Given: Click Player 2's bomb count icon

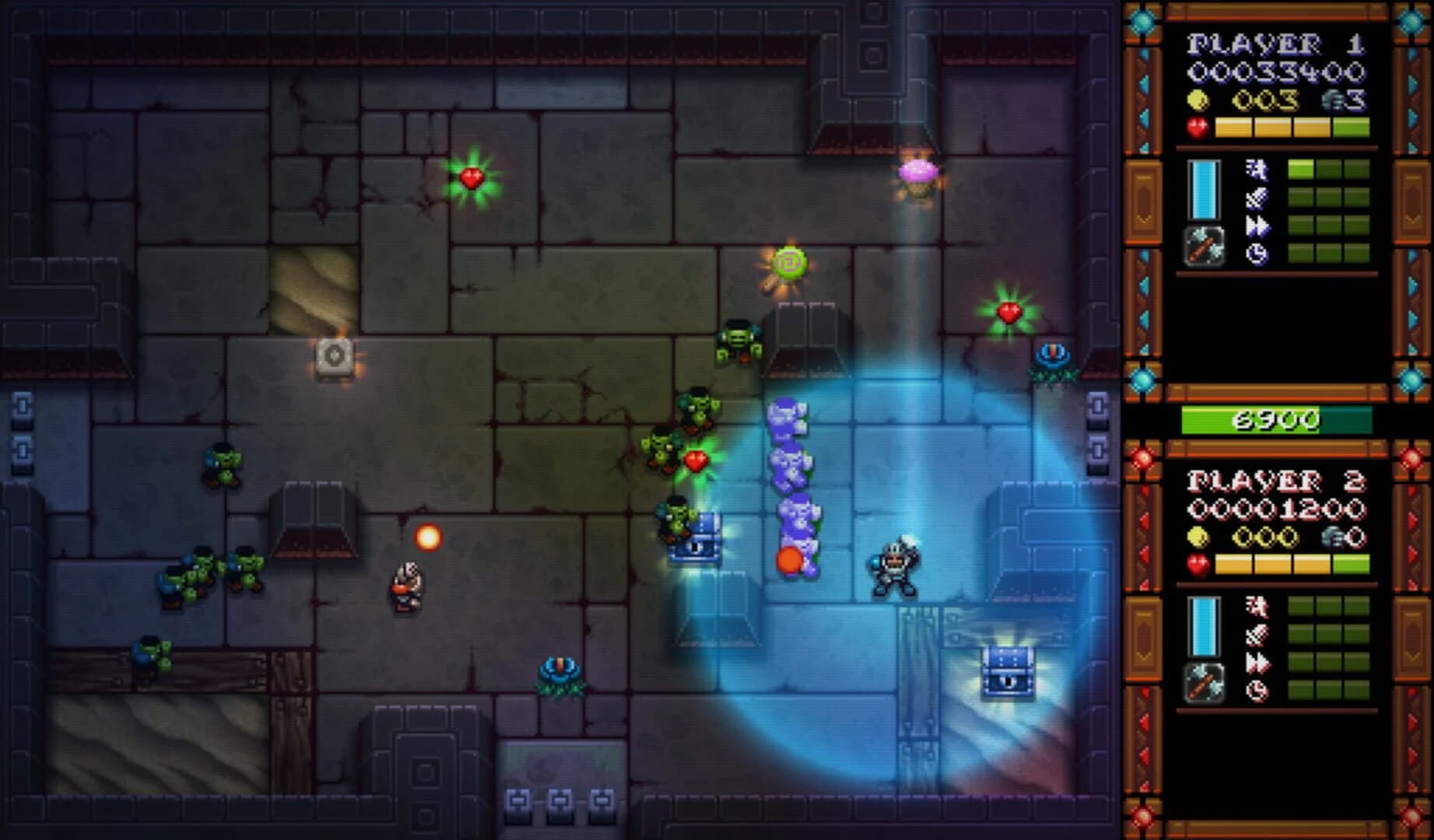Looking at the screenshot, I should tap(1334, 537).
